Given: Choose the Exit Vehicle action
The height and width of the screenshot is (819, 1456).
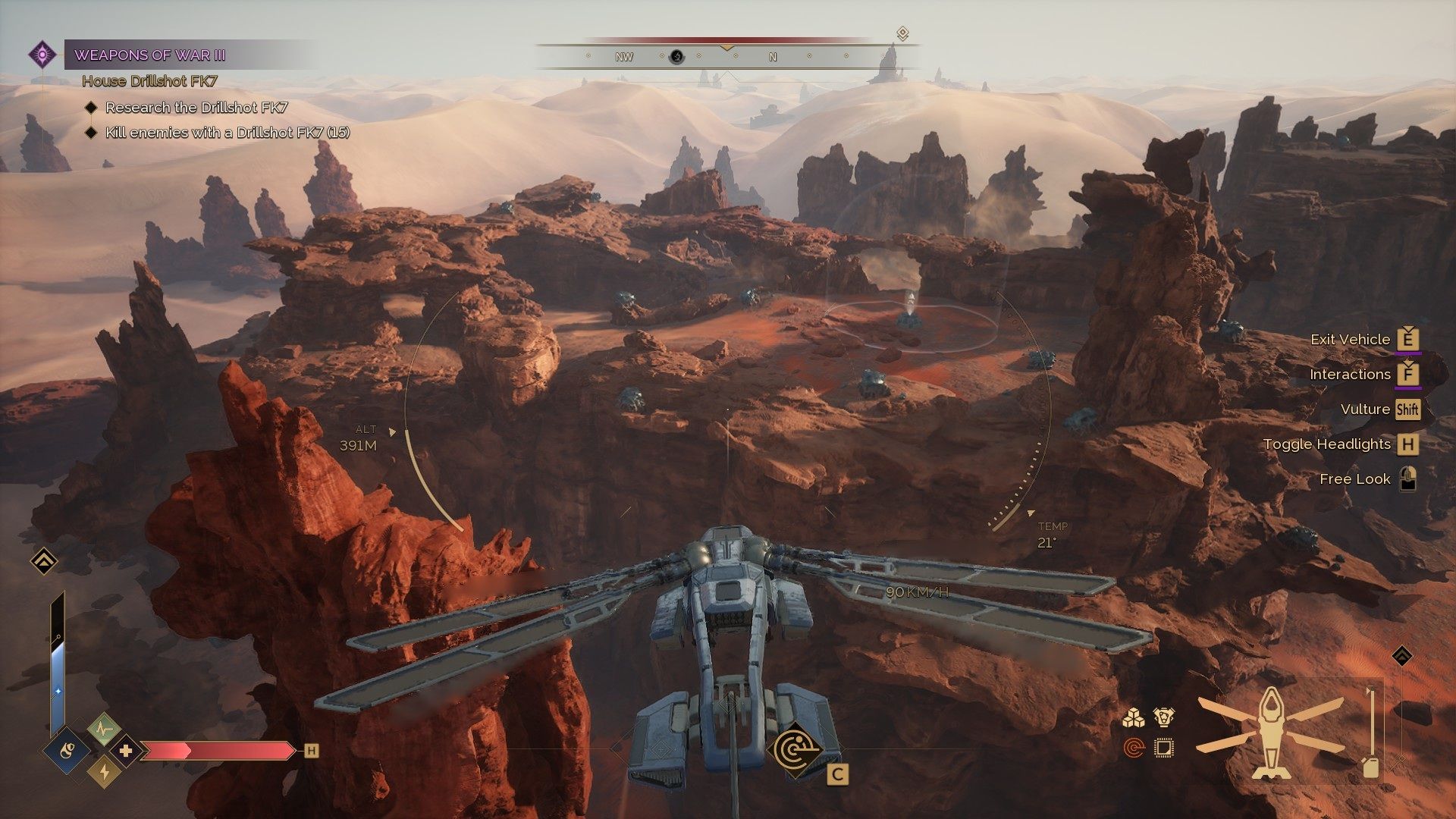Looking at the screenshot, I should tap(1350, 340).
